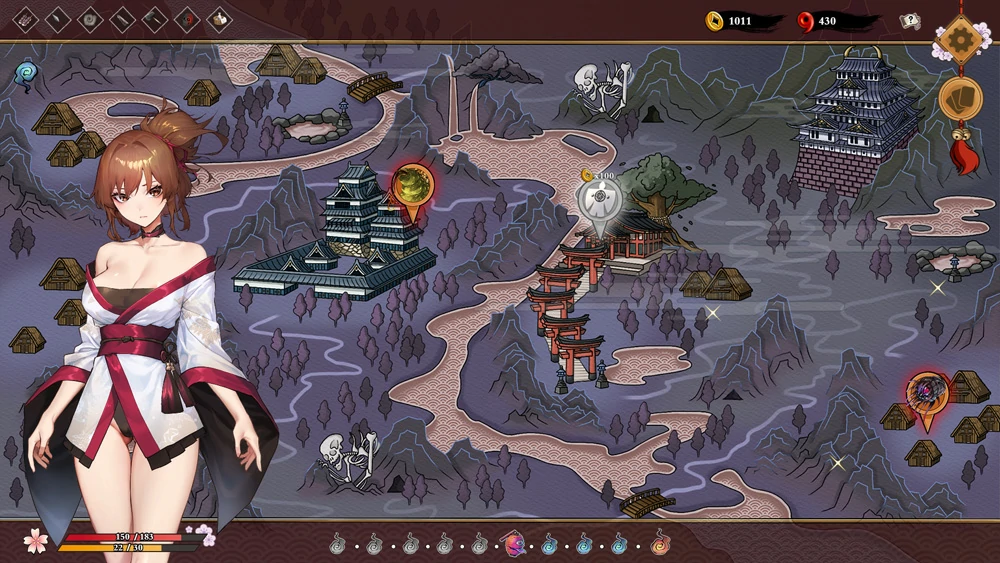1000x563 pixels.
Task: Open the card deck viewer
Action: click(960, 99)
